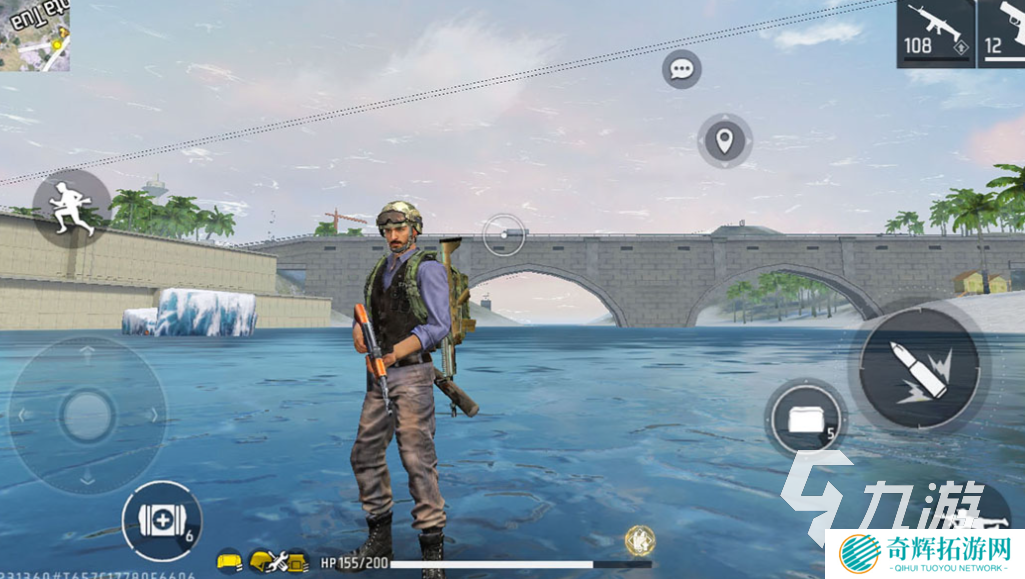The image size is (1025, 579).
Task: Deploy a gloo wall
Action: click(805, 418)
